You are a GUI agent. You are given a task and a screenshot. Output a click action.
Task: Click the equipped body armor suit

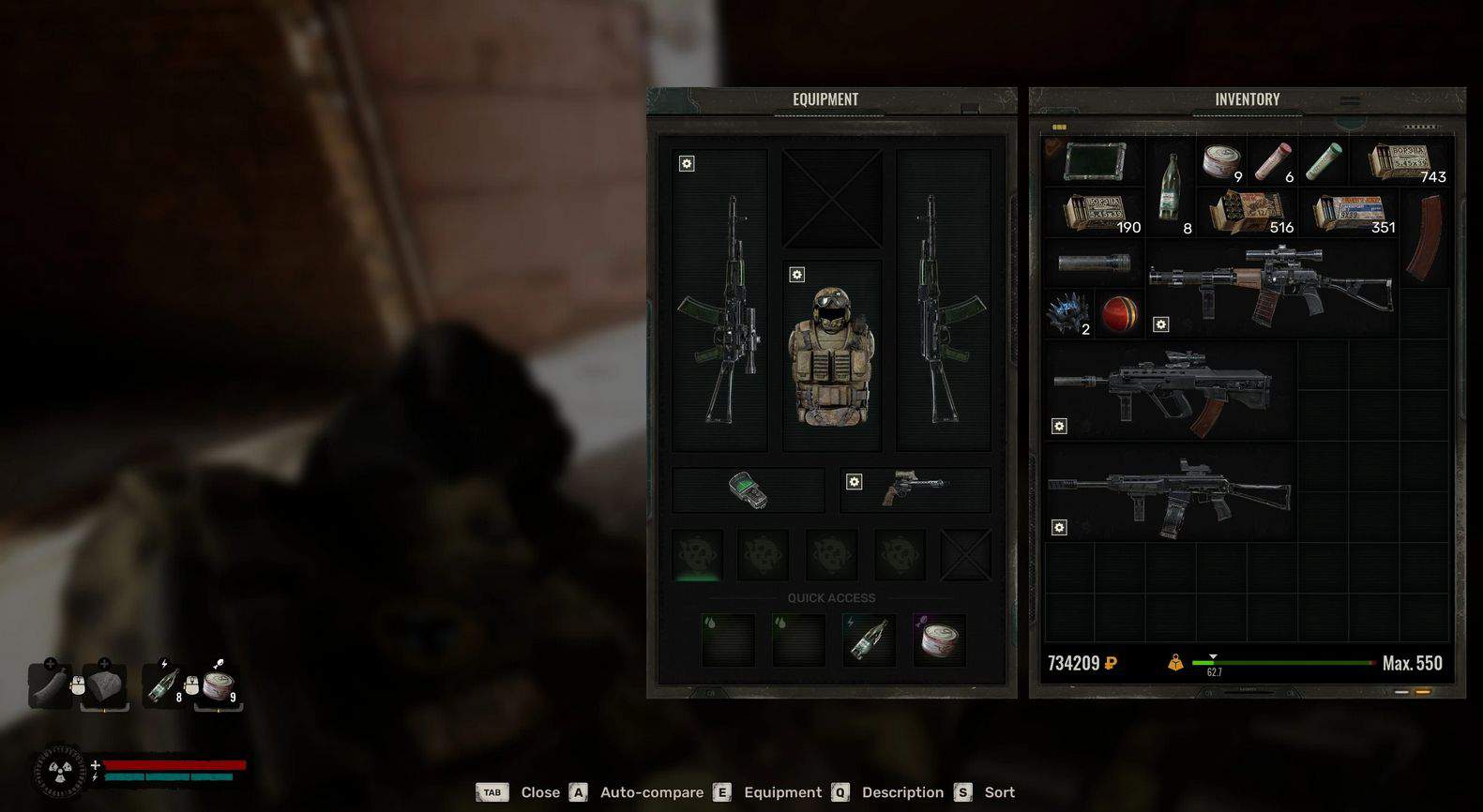pos(832,356)
